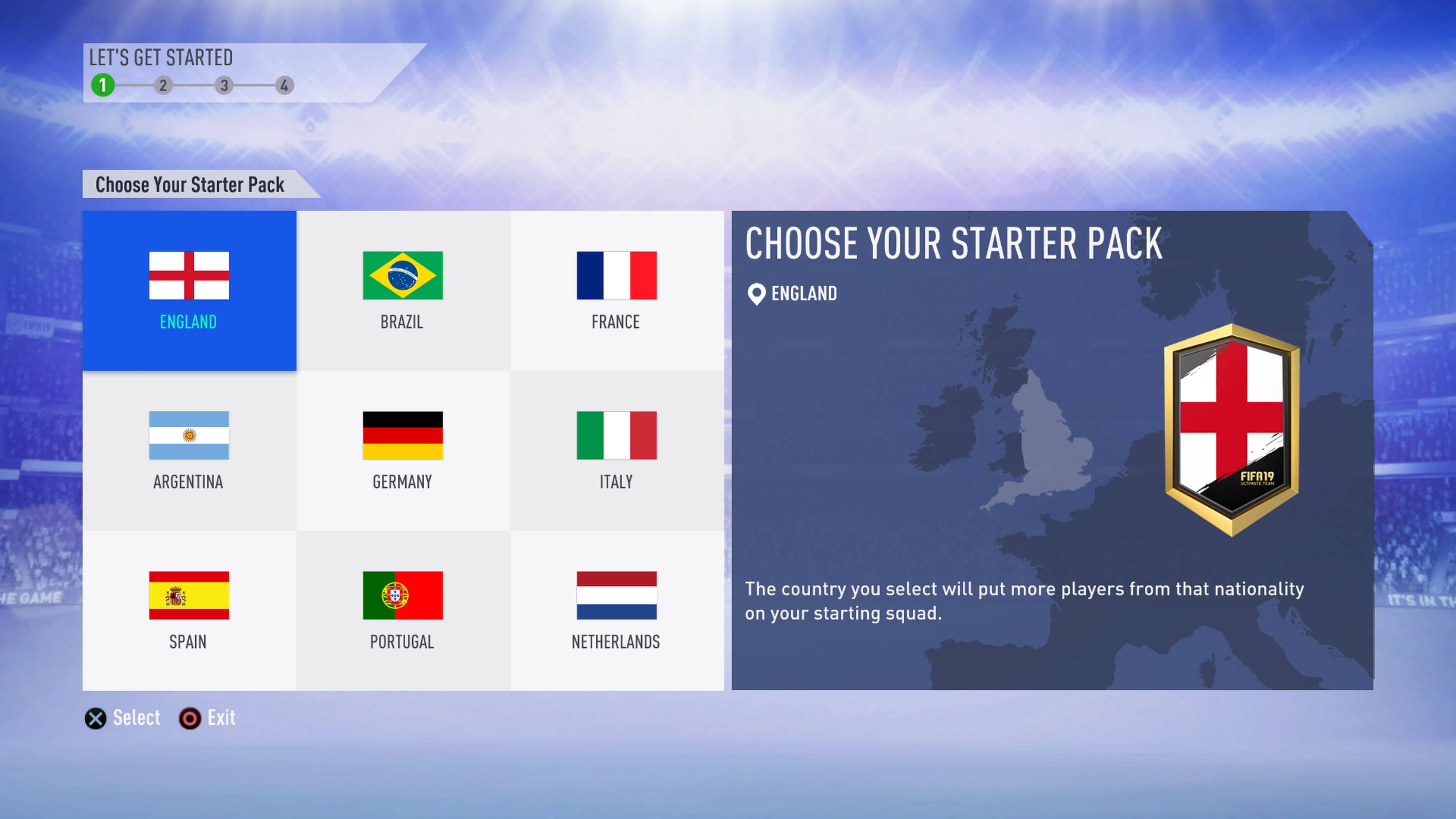Pick the France flag tile
The image size is (1456, 819).
(616, 290)
